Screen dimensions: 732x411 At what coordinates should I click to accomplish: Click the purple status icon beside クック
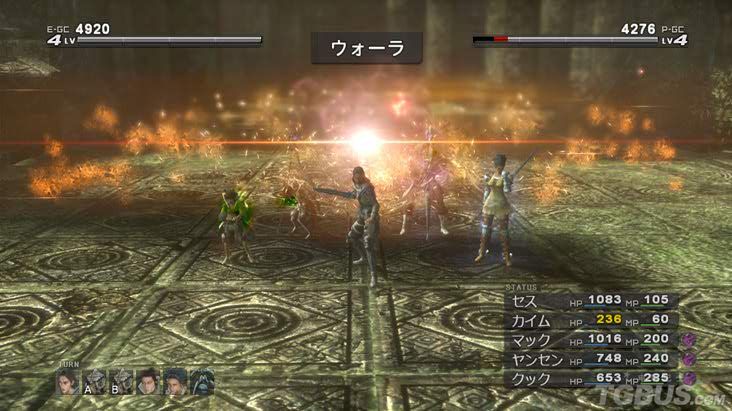coord(689,379)
